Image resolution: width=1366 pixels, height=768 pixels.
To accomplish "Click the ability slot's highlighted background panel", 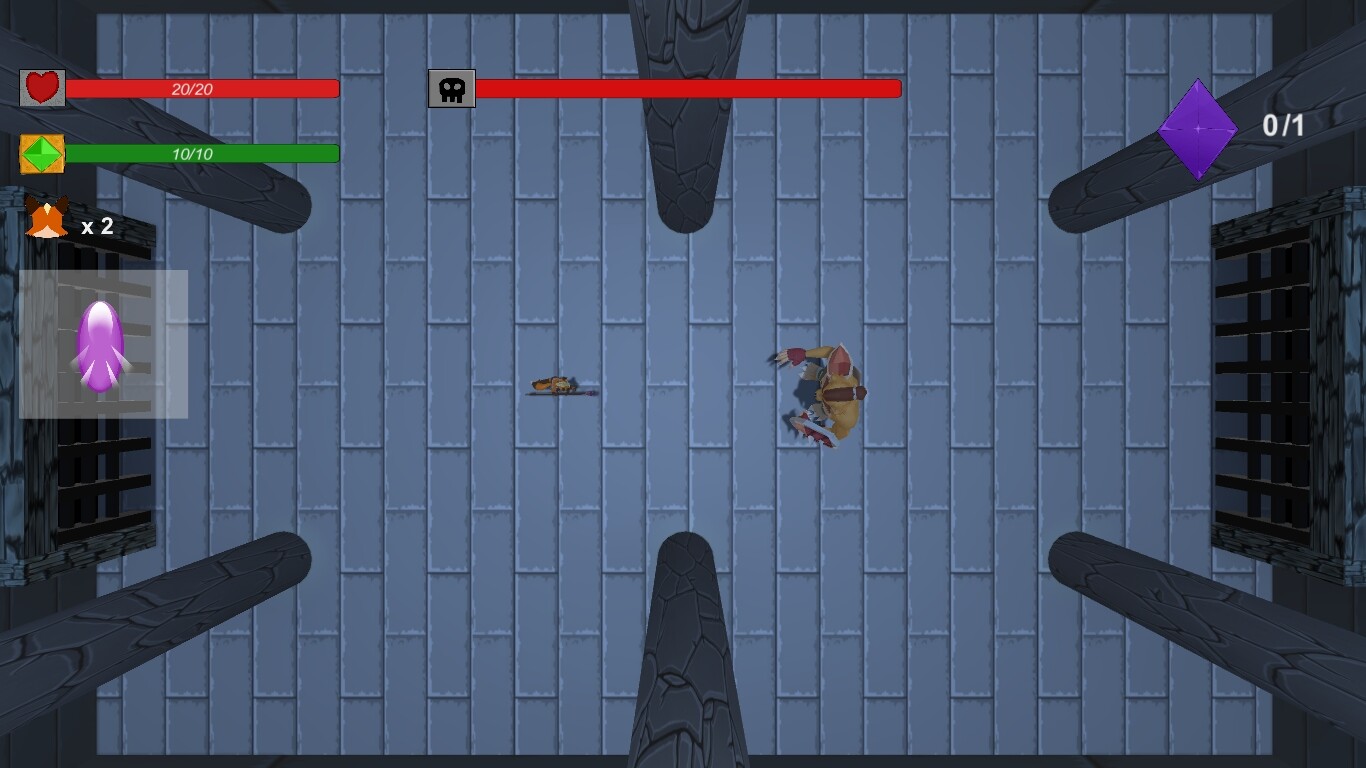I will 160,300.
